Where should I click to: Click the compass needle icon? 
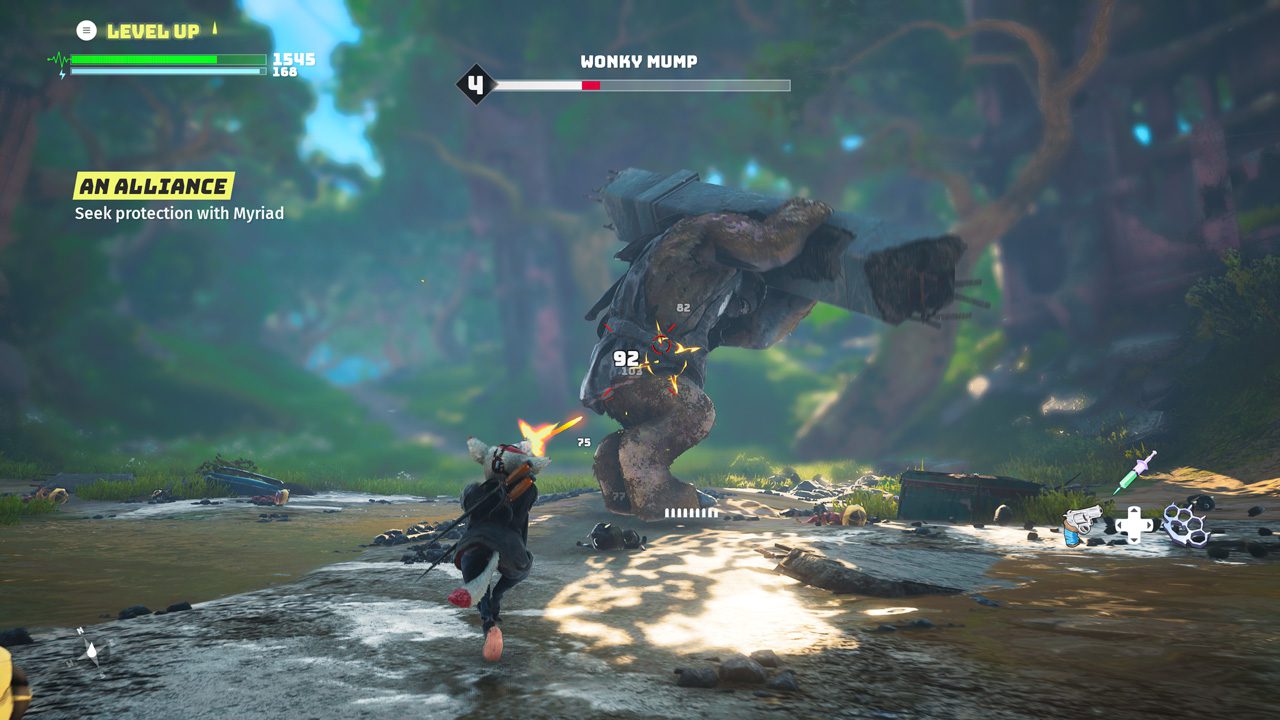92,651
